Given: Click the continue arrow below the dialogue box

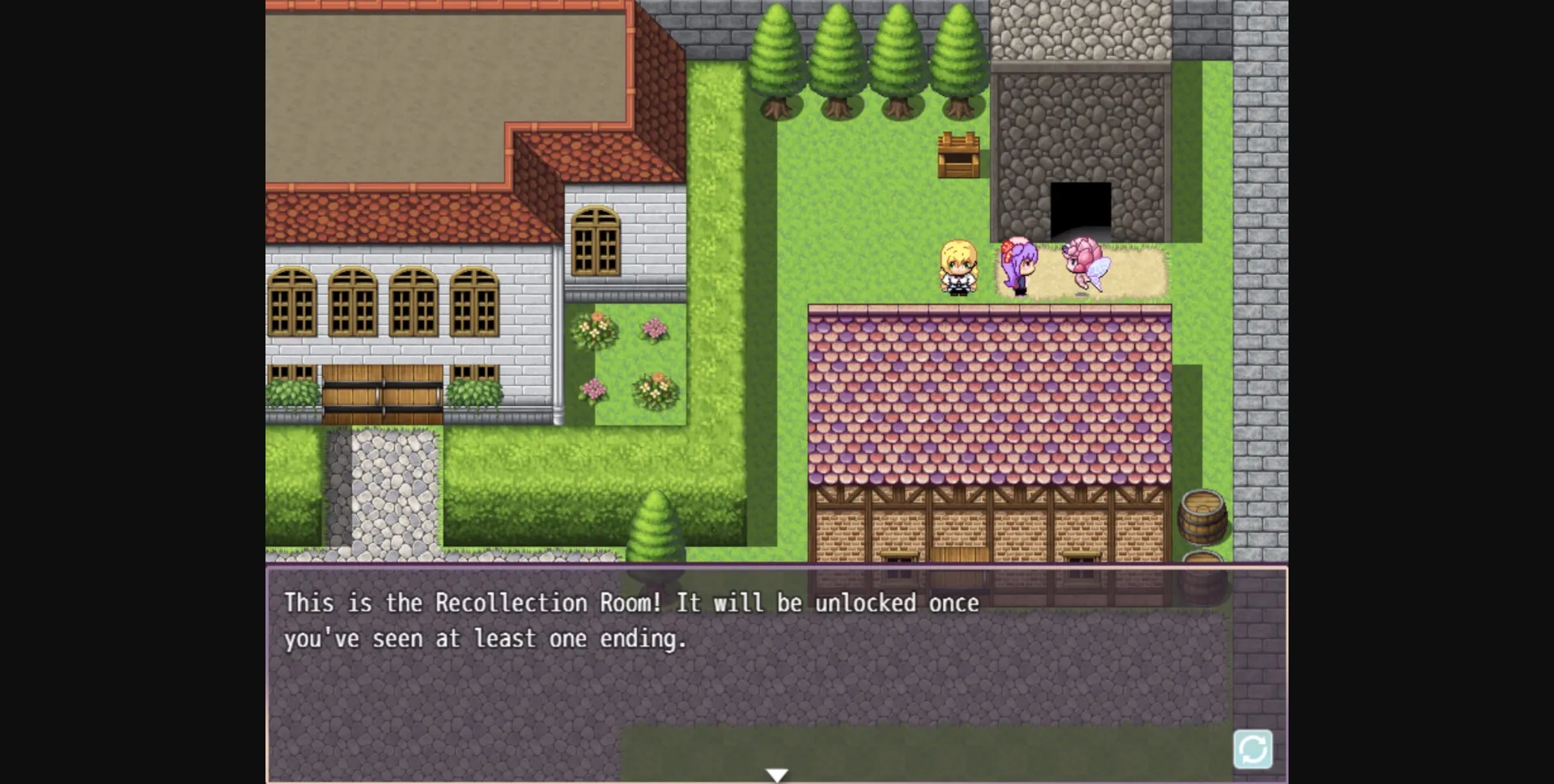Looking at the screenshot, I should (776, 773).
